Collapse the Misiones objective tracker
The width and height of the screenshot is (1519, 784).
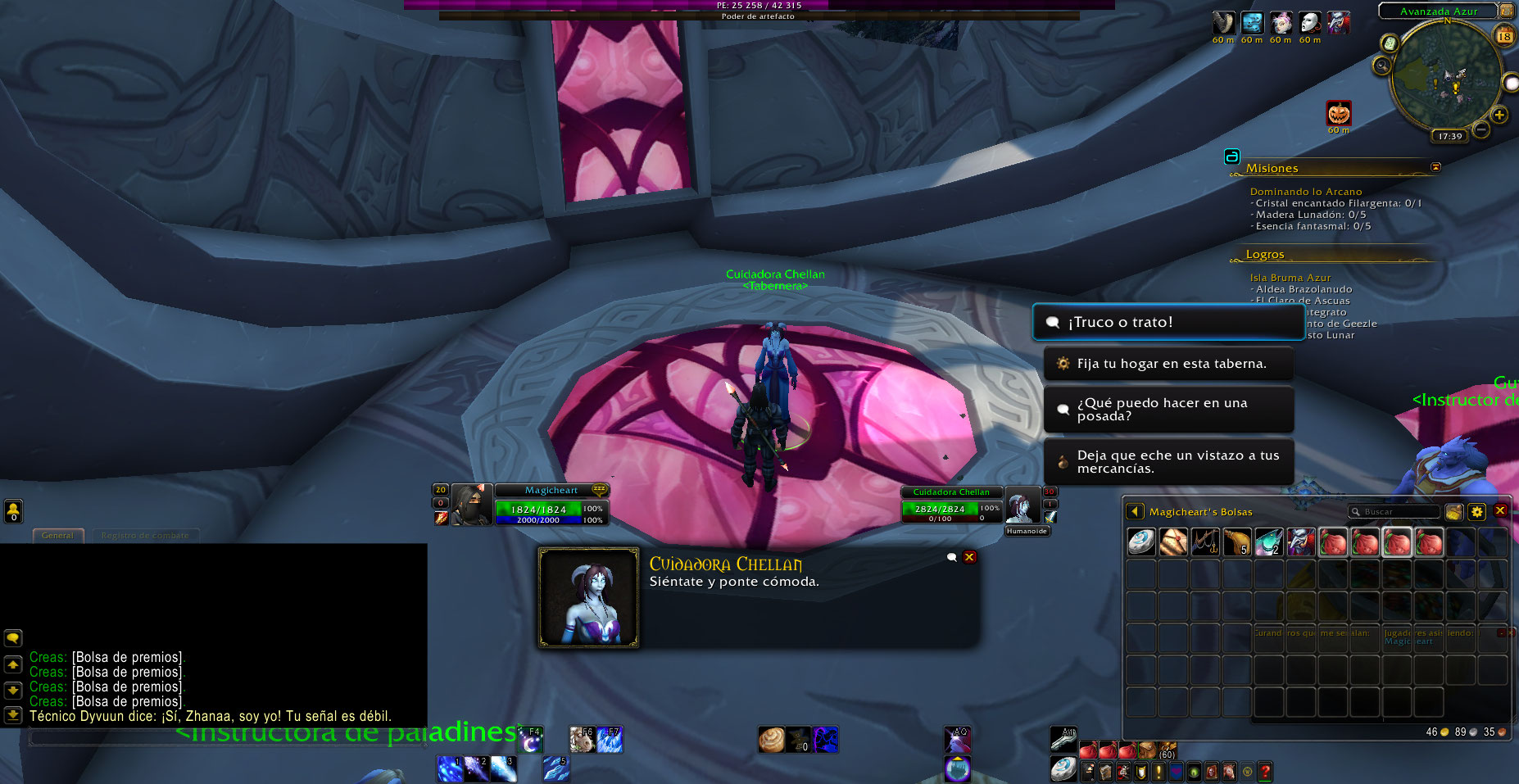(x=1435, y=167)
